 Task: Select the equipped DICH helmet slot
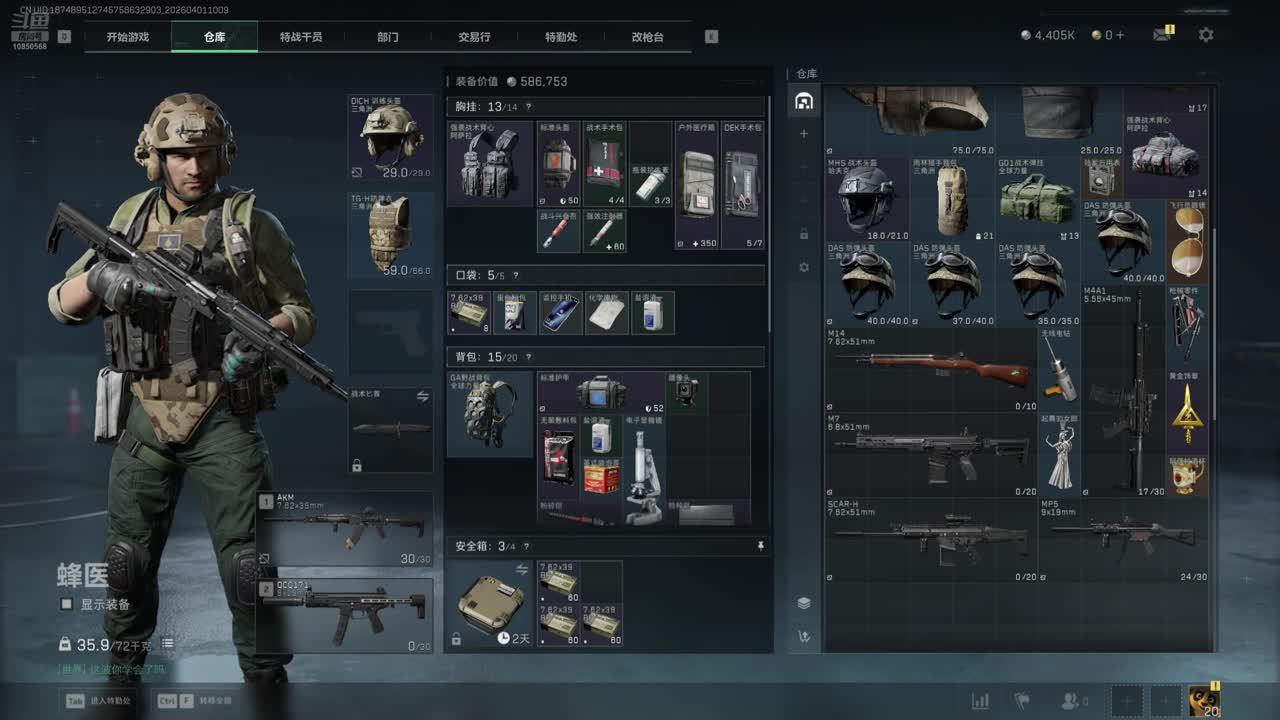pos(391,137)
